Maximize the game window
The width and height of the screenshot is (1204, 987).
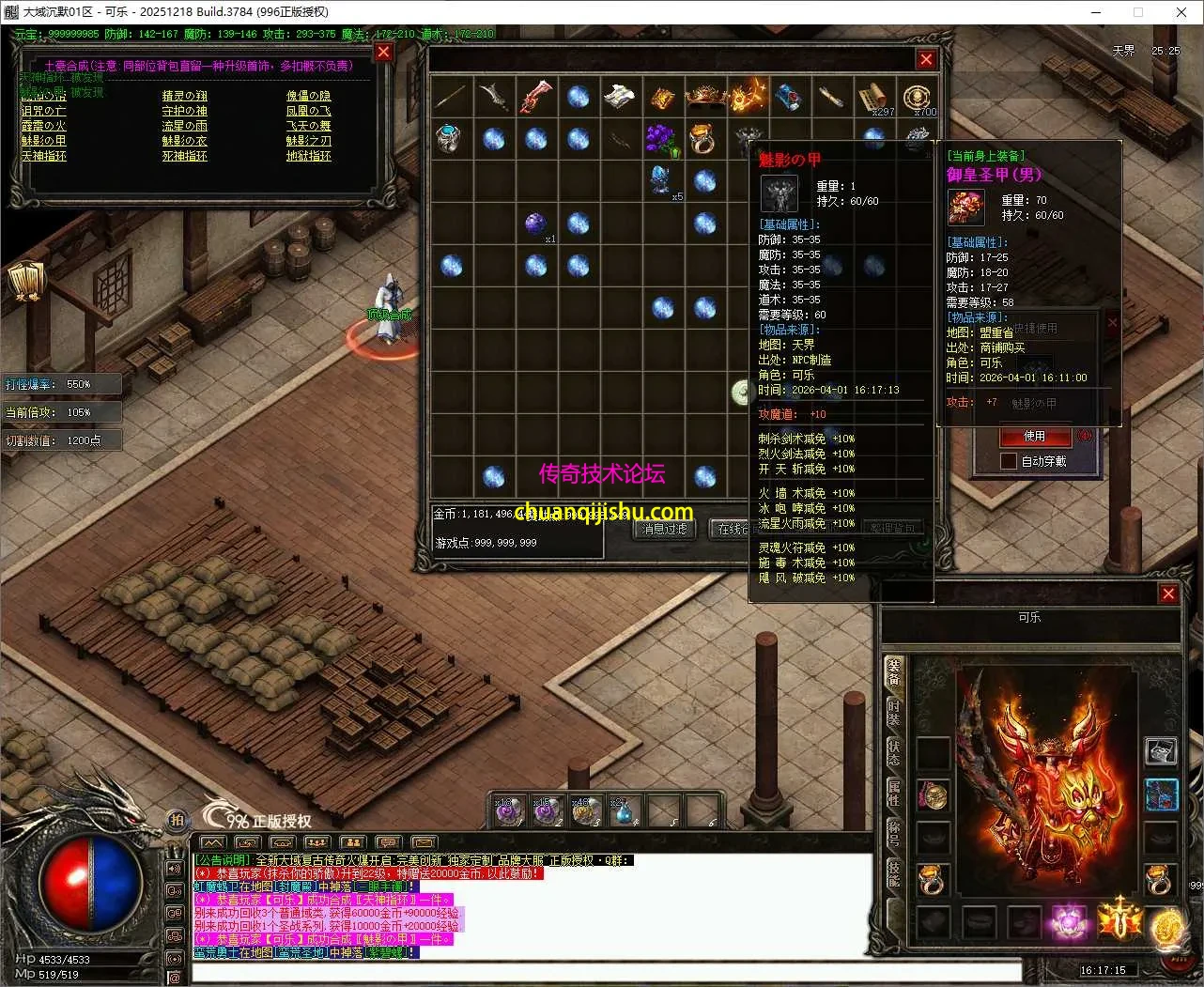click(1138, 12)
